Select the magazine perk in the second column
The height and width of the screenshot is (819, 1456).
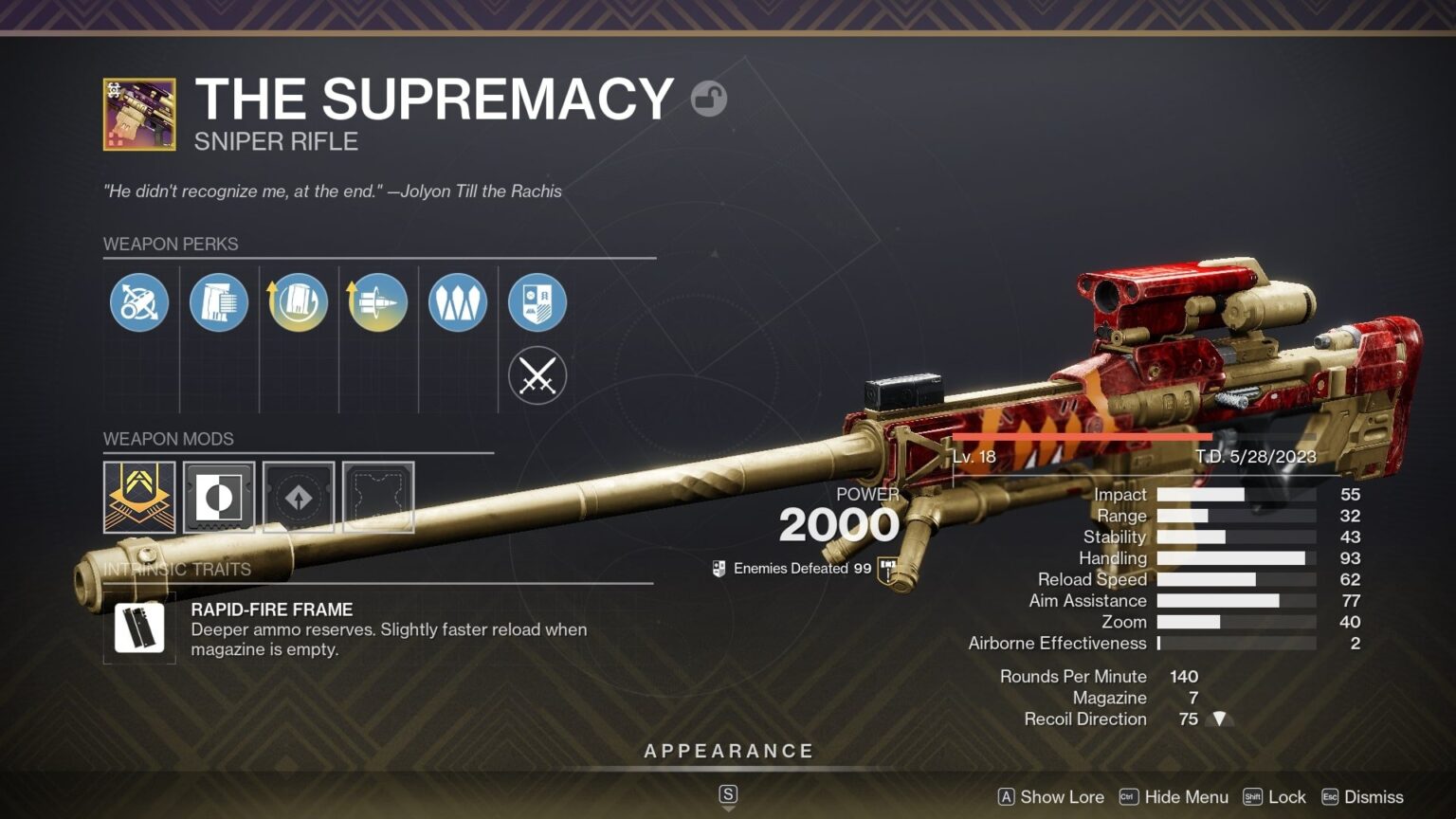point(218,301)
